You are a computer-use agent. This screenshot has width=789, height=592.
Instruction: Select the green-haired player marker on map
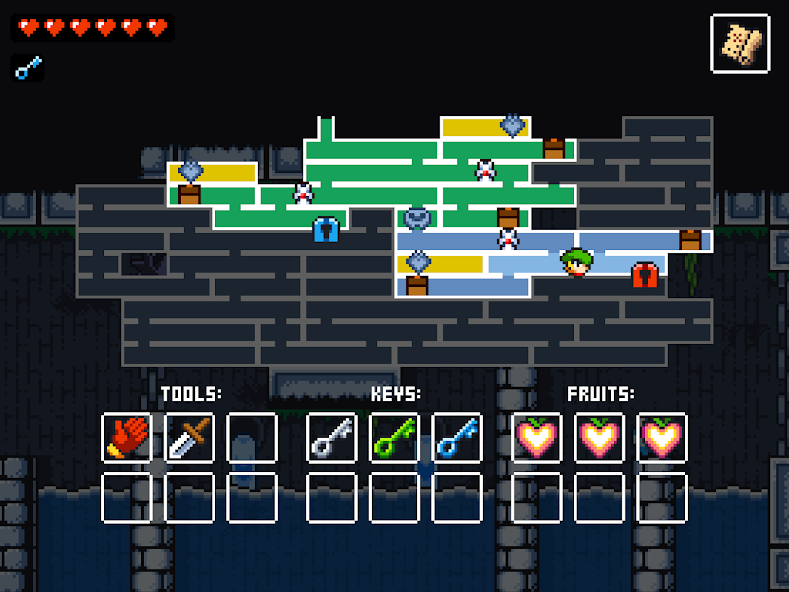tap(577, 262)
